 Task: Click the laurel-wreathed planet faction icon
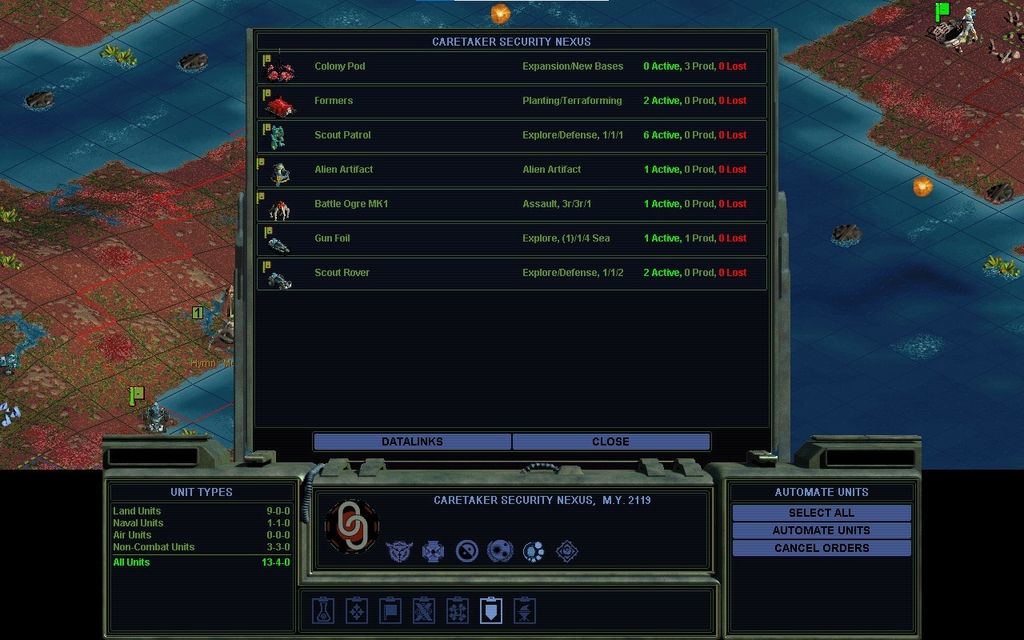(x=500, y=551)
